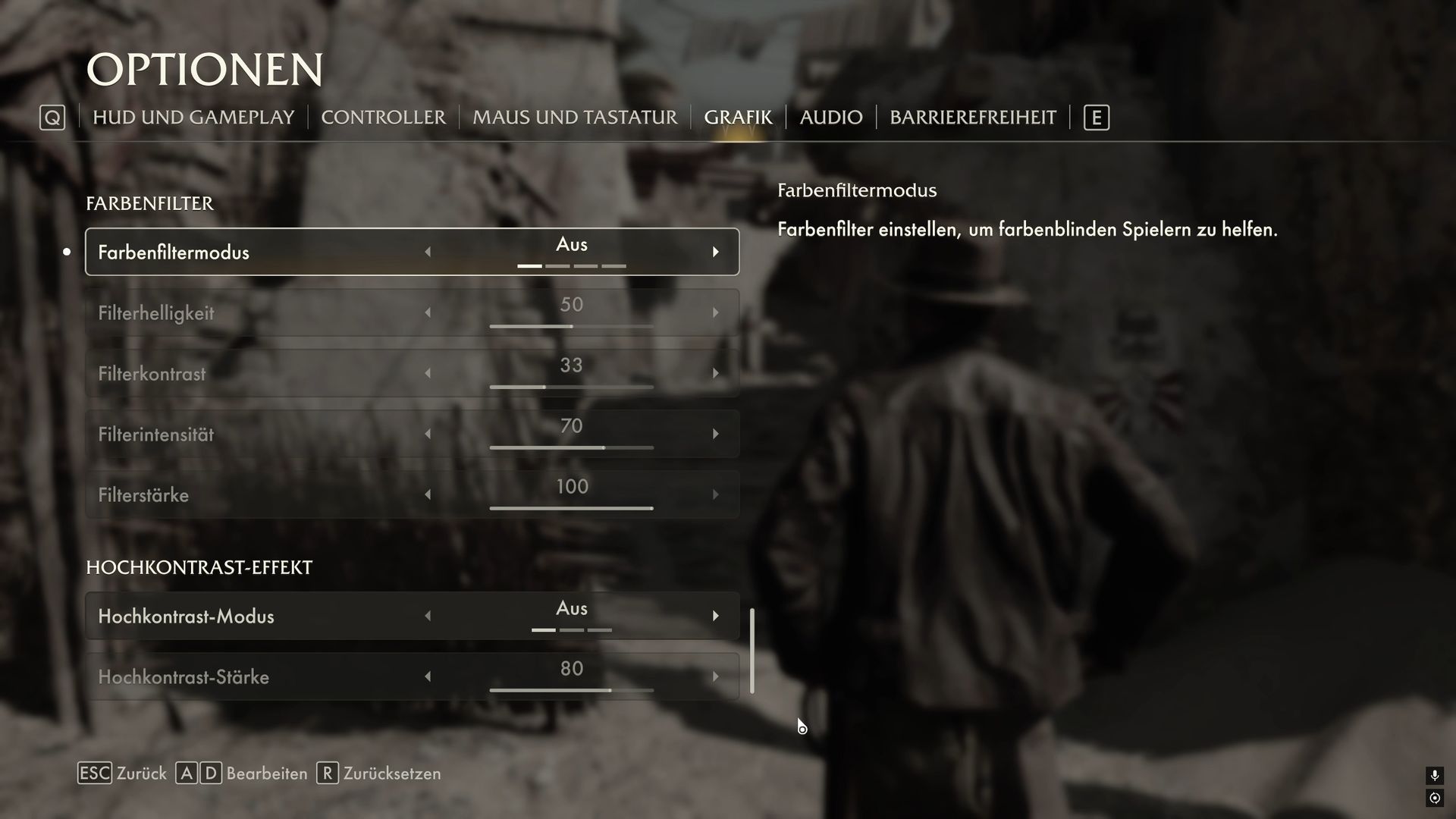Select the Maus und Tastatur tab
Screen dimensions: 1456x819
coord(574,118)
